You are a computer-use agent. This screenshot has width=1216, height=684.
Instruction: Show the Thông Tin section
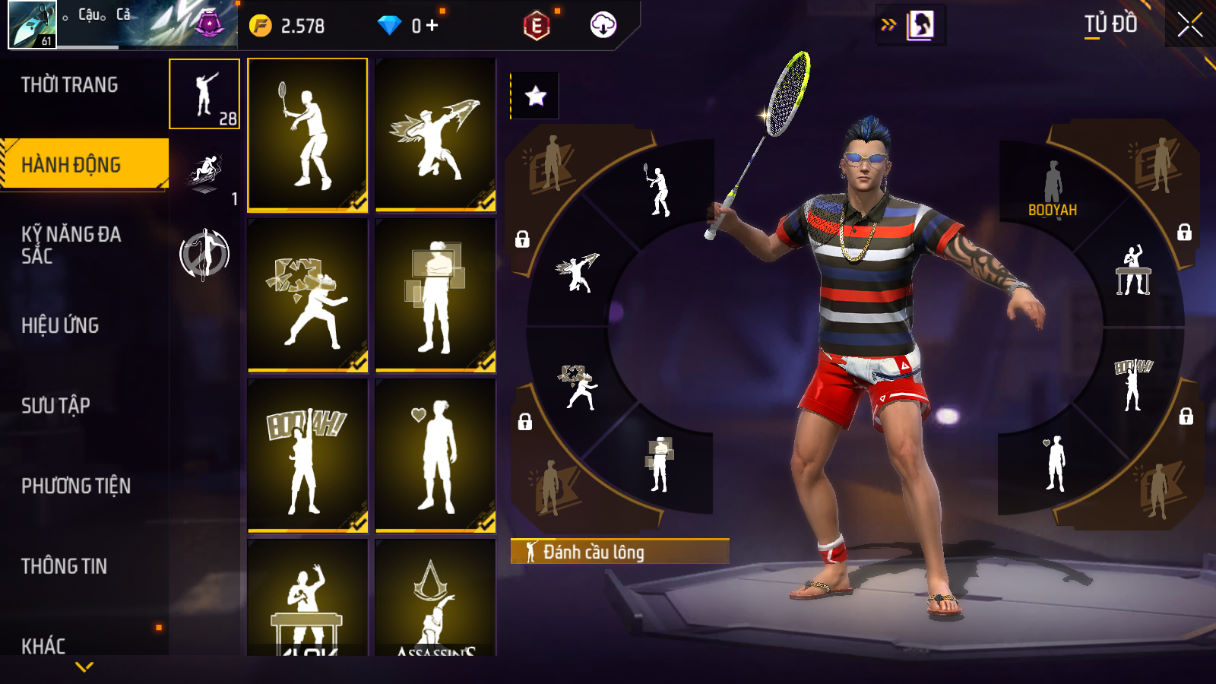[64, 566]
